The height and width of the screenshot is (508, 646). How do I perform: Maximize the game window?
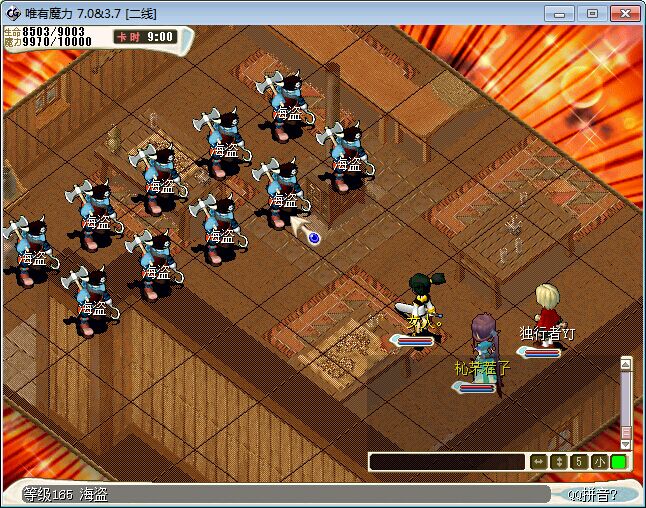592,13
